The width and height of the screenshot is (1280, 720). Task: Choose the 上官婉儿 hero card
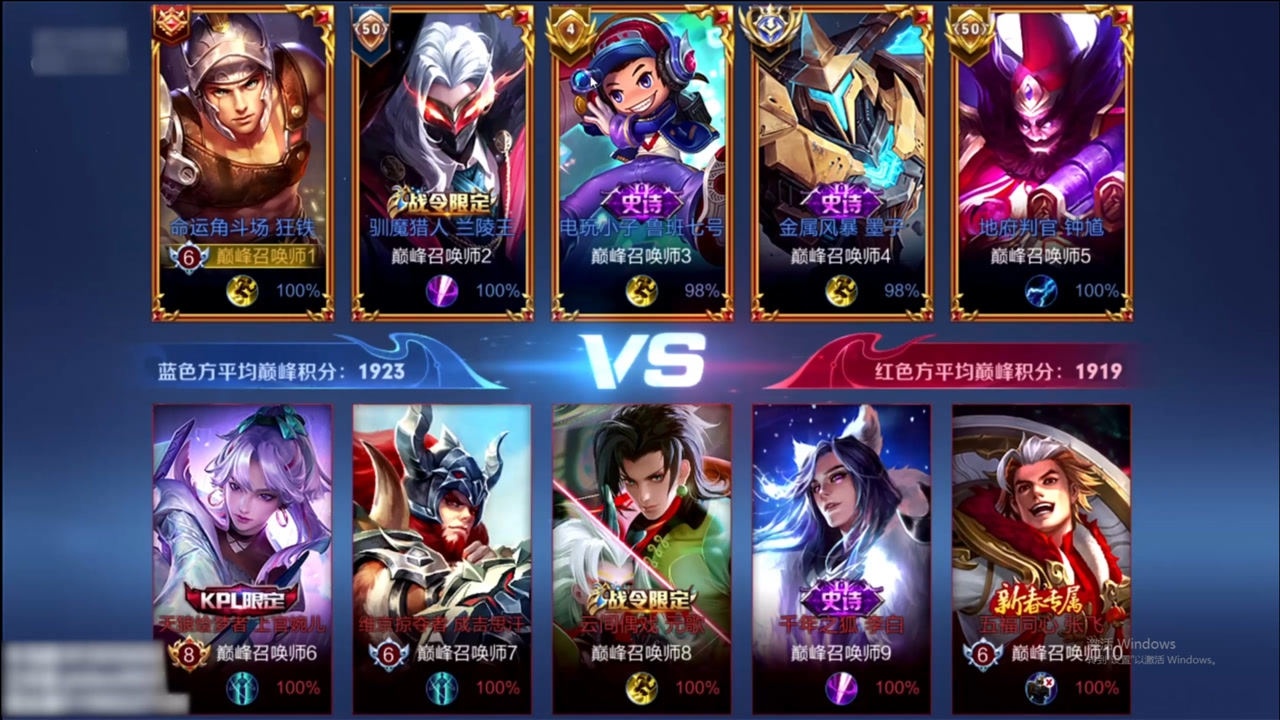243,520
